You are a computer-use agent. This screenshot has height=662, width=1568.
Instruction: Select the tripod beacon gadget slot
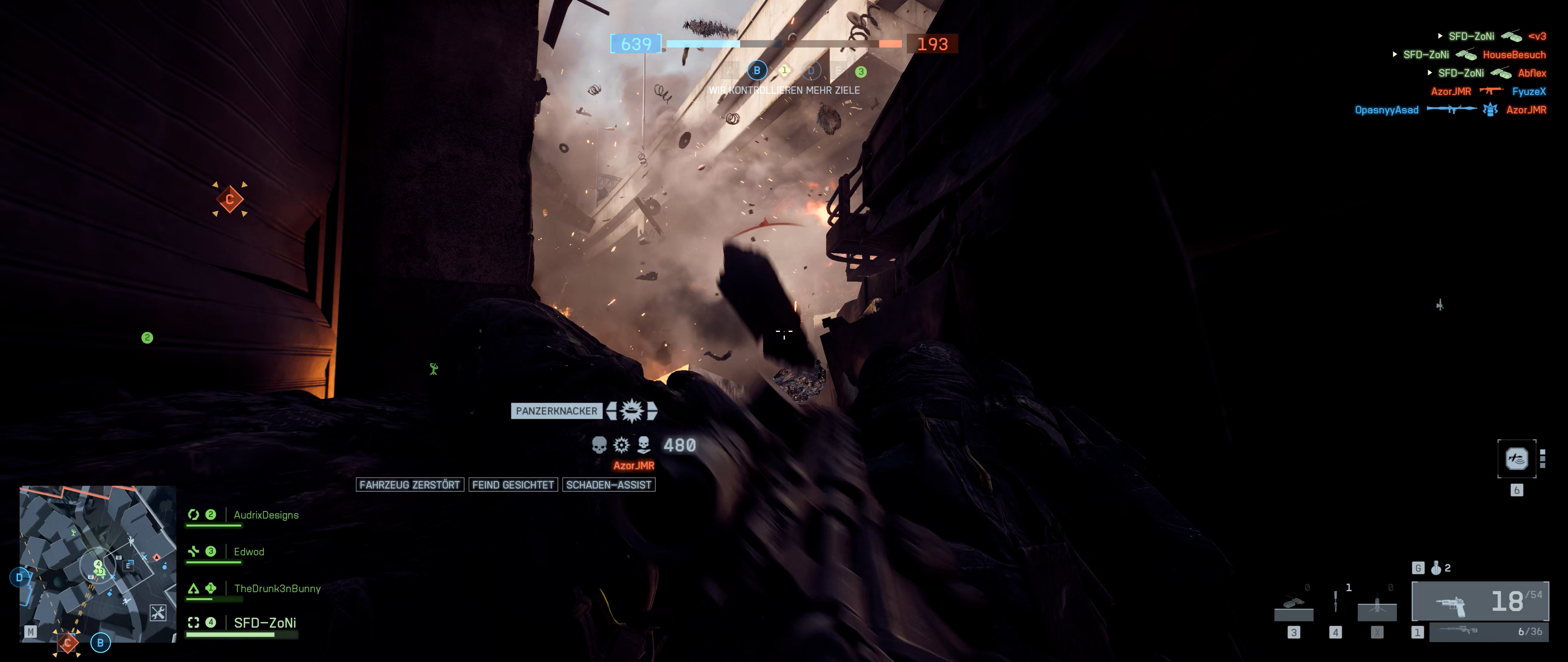point(1377,607)
